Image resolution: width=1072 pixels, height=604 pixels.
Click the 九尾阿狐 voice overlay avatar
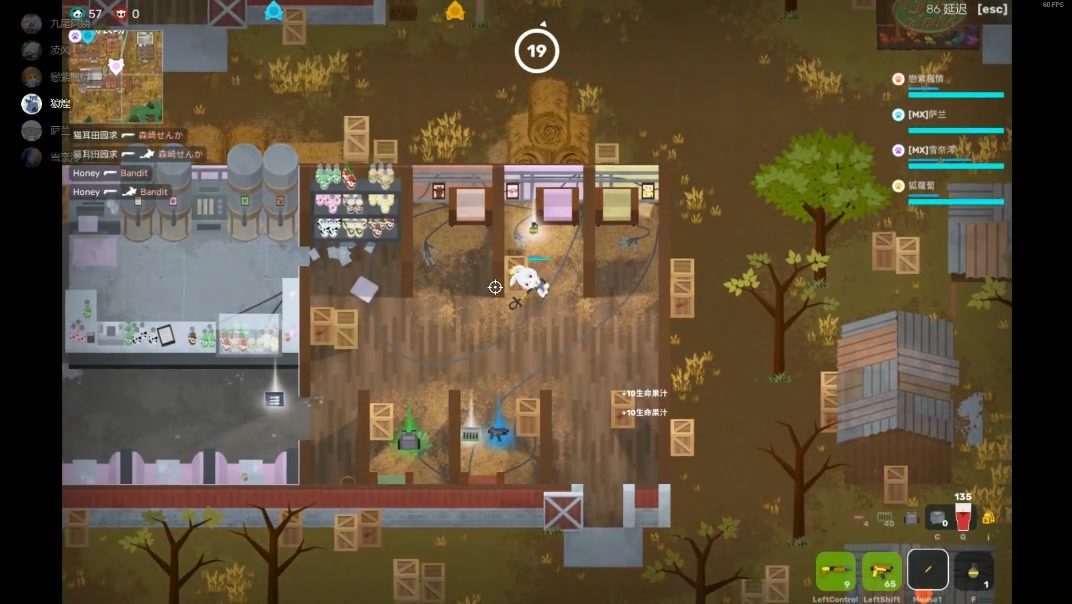(32, 24)
